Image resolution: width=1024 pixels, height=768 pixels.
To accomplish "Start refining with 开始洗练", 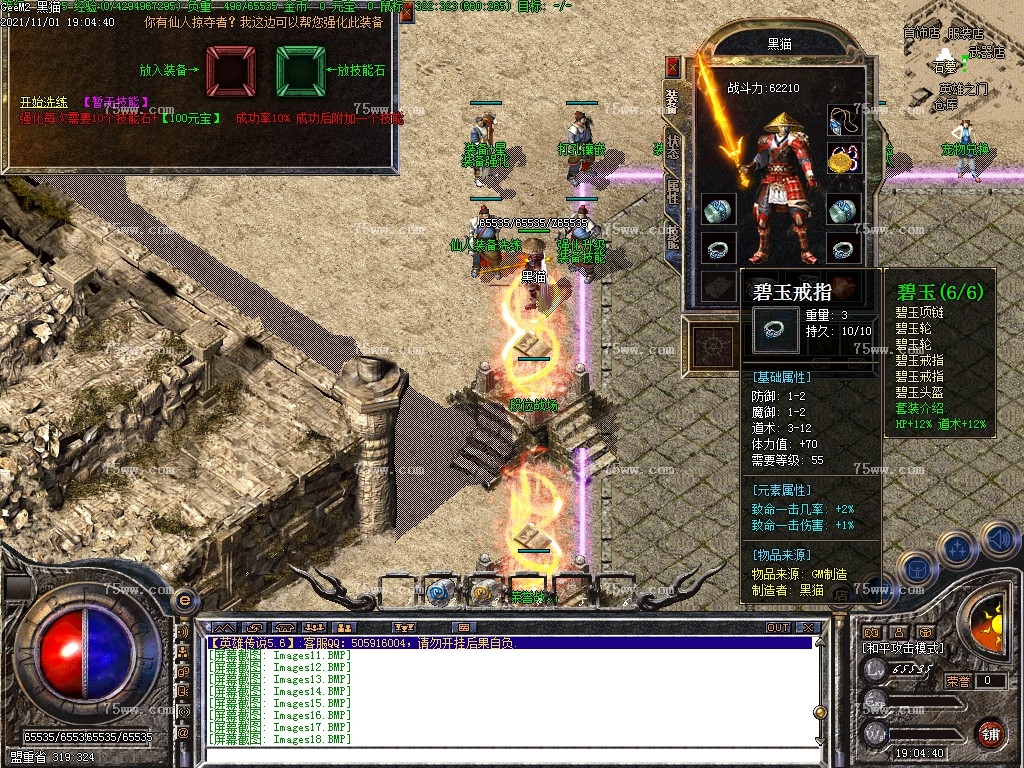I will pyautogui.click(x=43, y=102).
